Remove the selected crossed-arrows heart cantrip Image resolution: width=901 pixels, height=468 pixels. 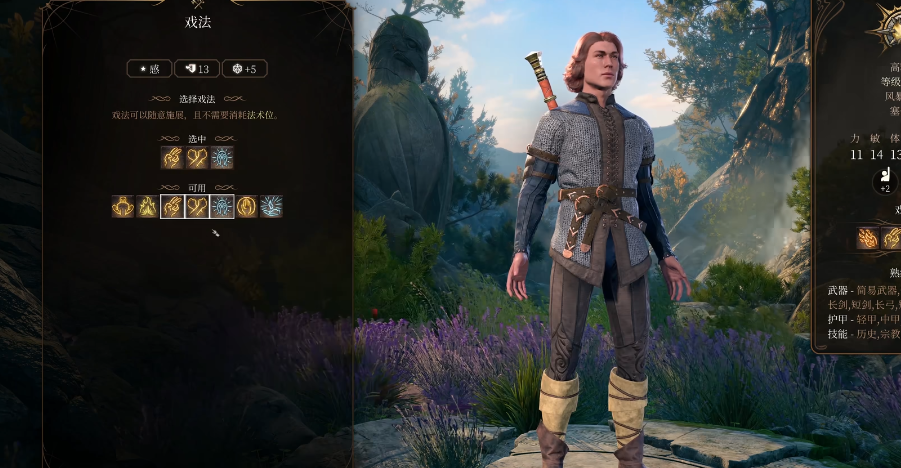click(x=197, y=158)
